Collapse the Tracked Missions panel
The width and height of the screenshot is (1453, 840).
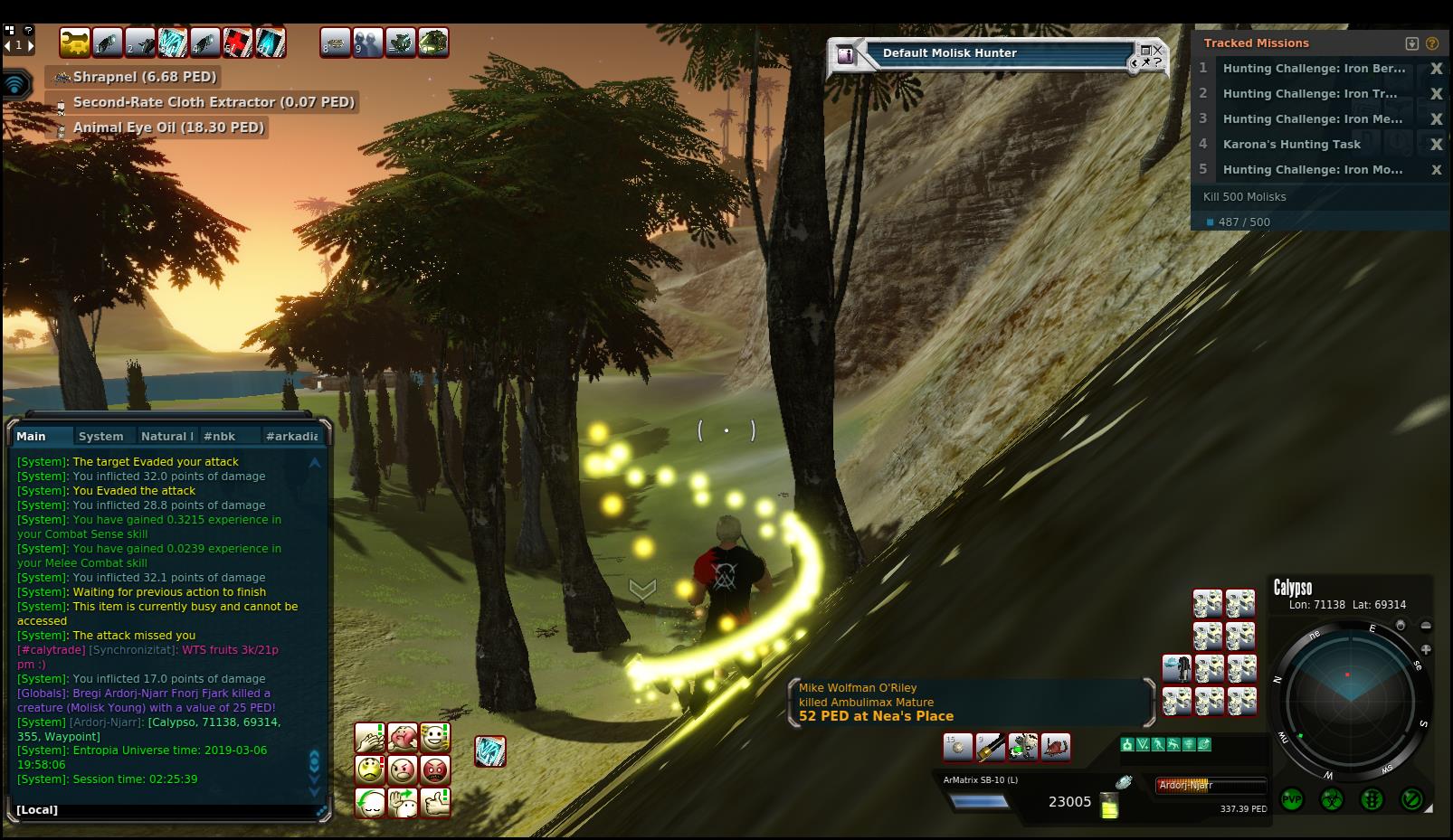click(1411, 43)
